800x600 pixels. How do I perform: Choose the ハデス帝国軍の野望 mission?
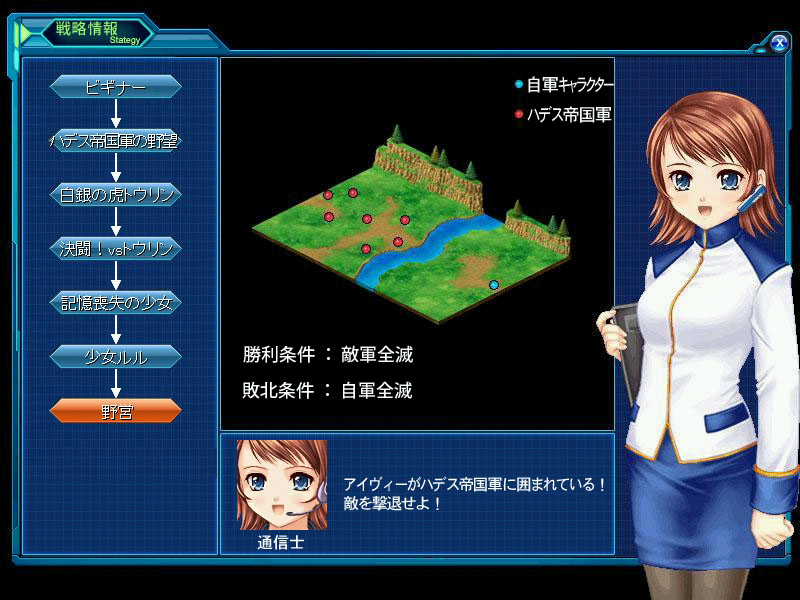pyautogui.click(x=116, y=141)
